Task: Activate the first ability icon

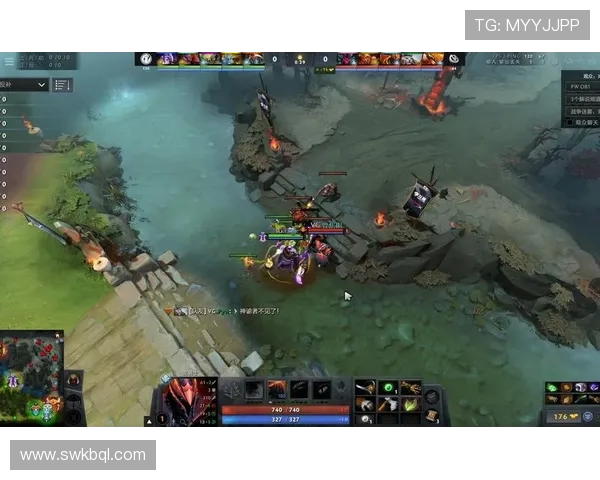Action: [x=254, y=390]
